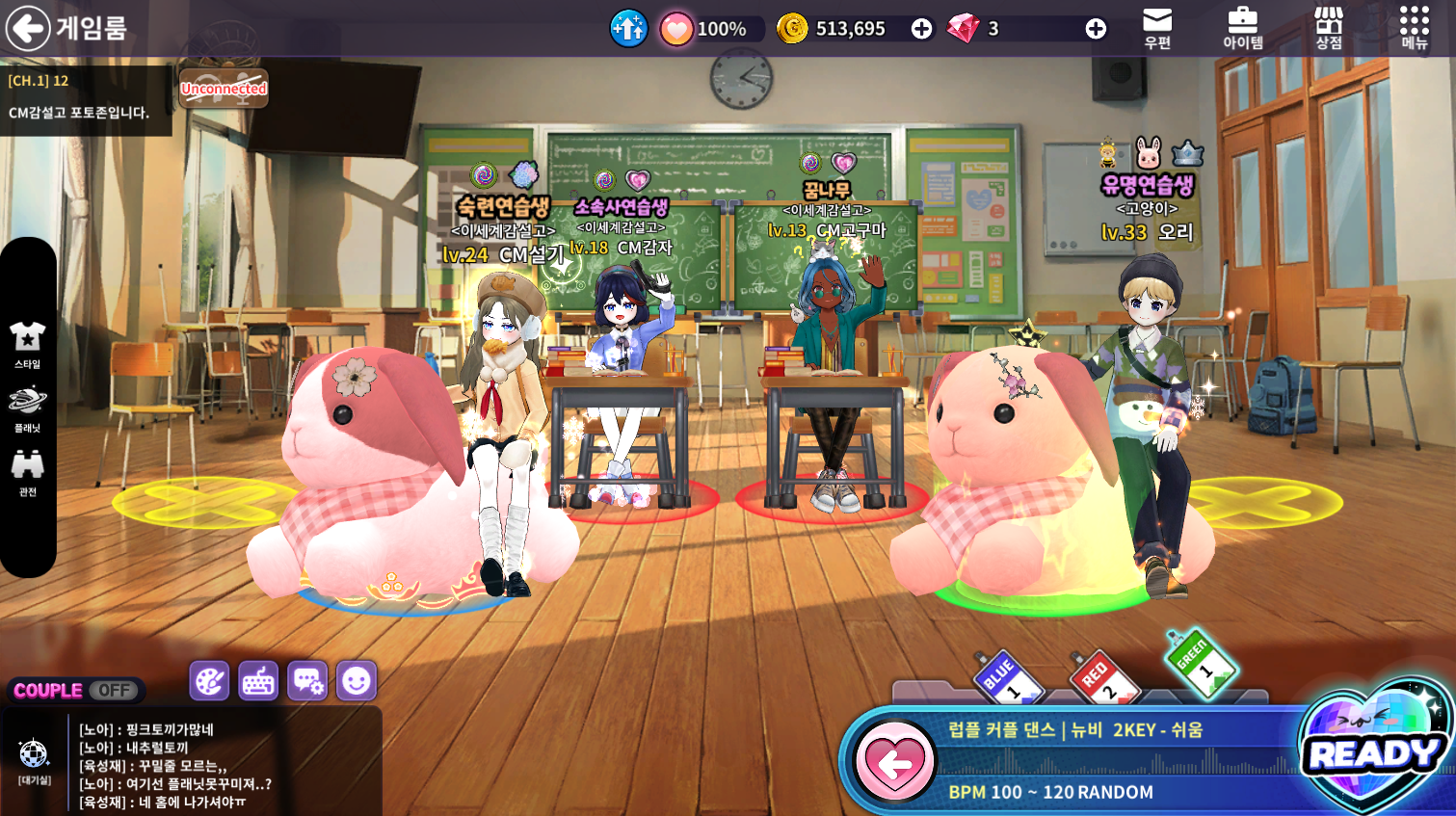The image size is (1456, 816).
Task: Add more ruby gems with plus button
Action: pyautogui.click(x=1096, y=29)
